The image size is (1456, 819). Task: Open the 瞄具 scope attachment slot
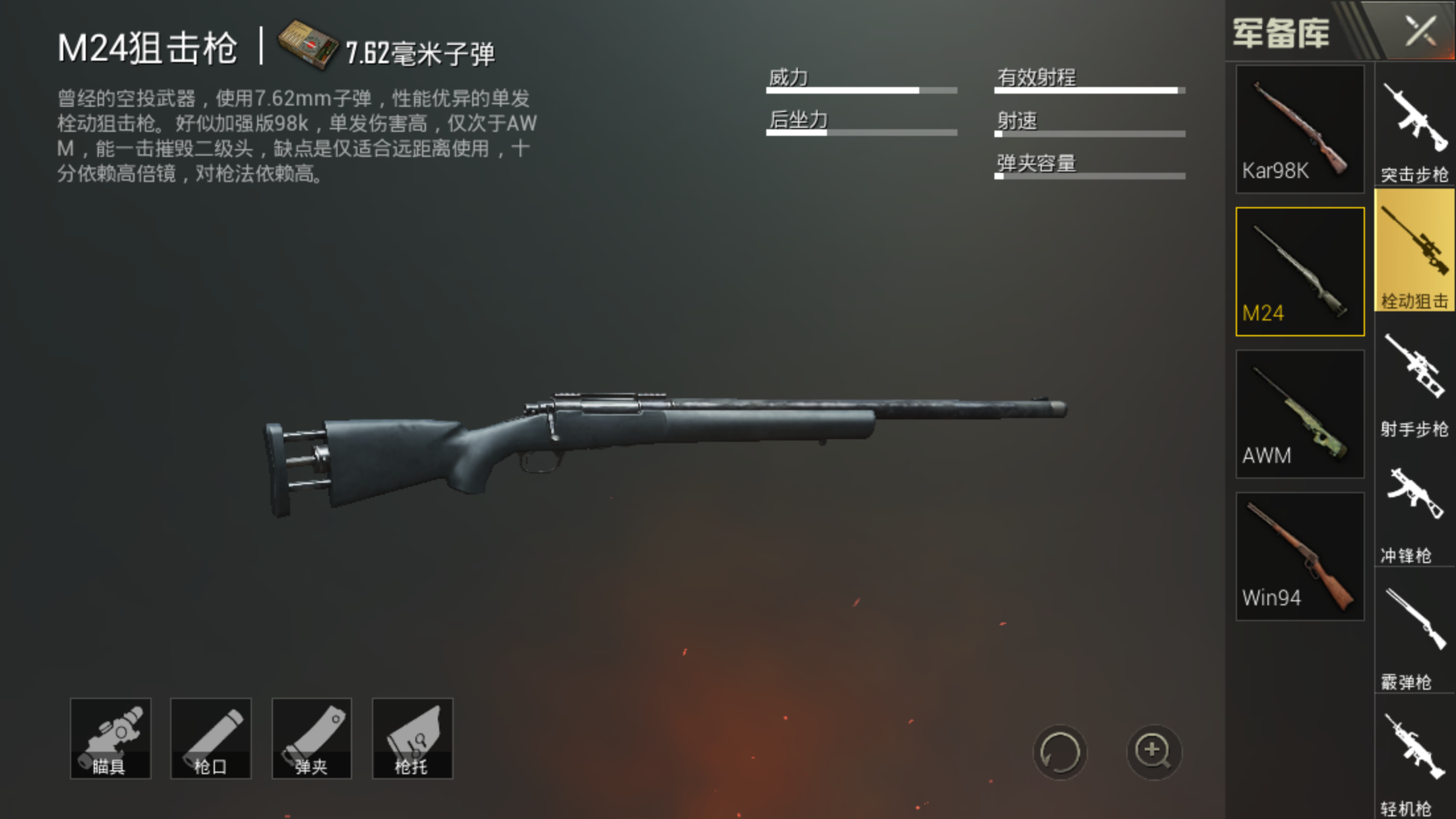[x=111, y=739]
